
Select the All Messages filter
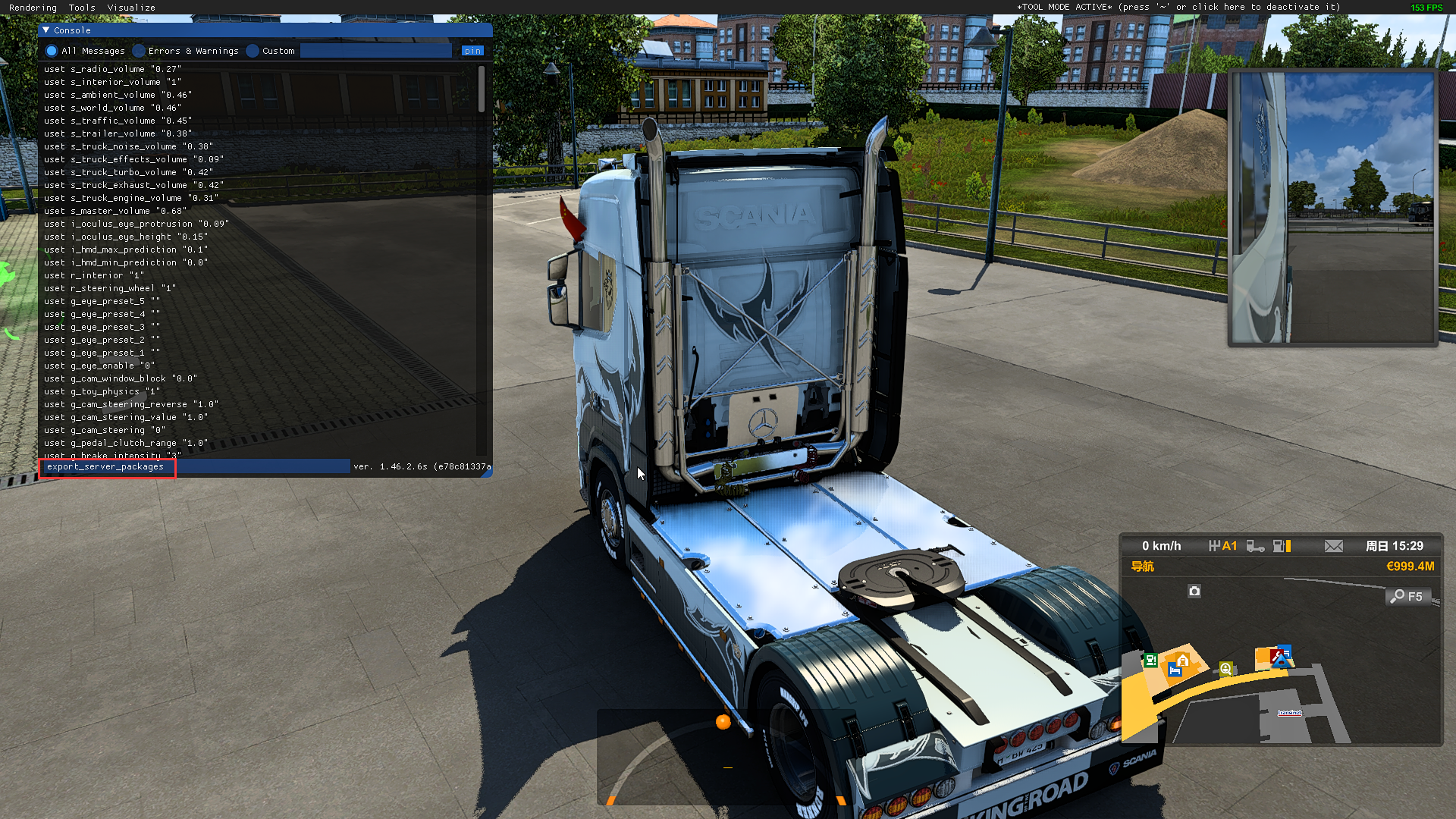(52, 51)
